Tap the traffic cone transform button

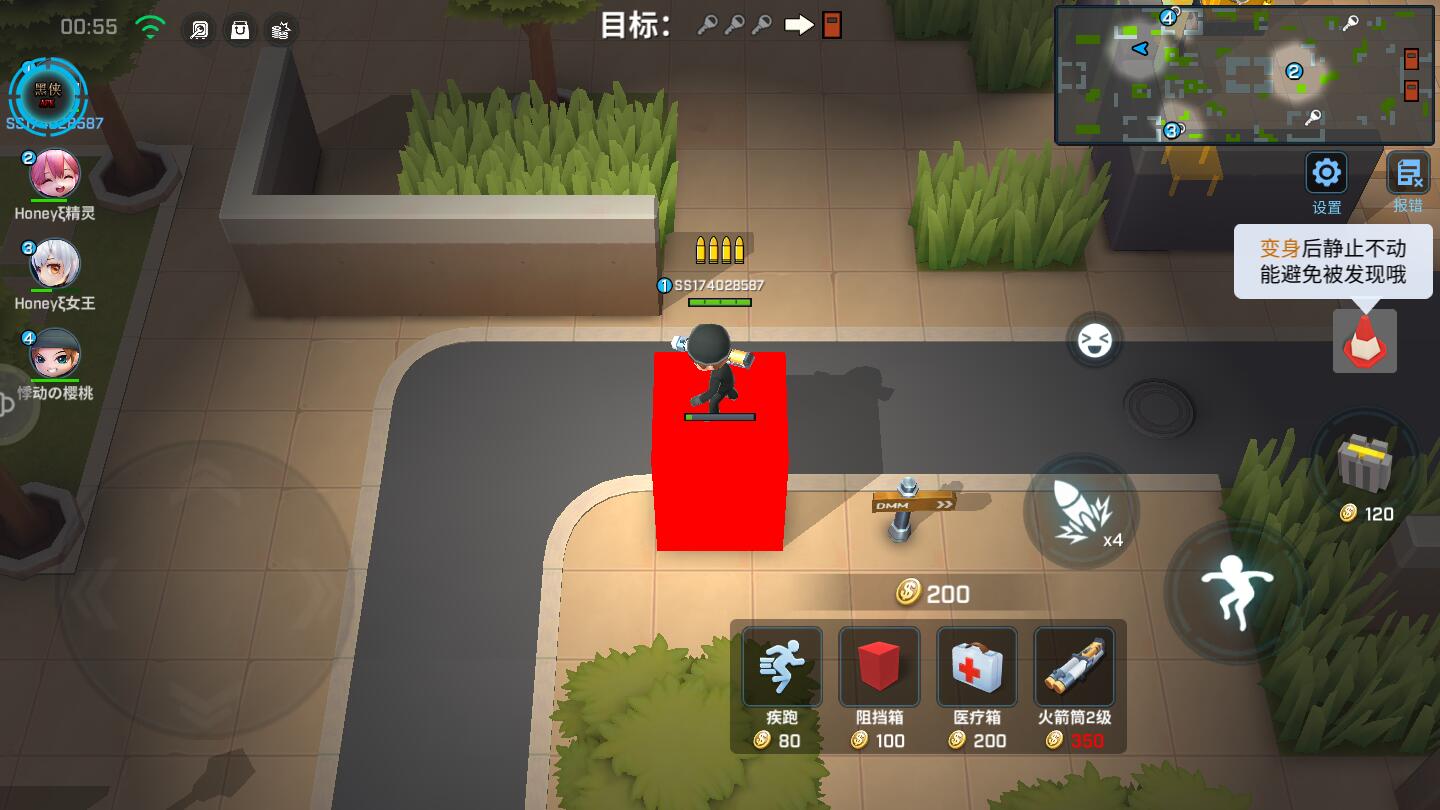click(x=1364, y=341)
